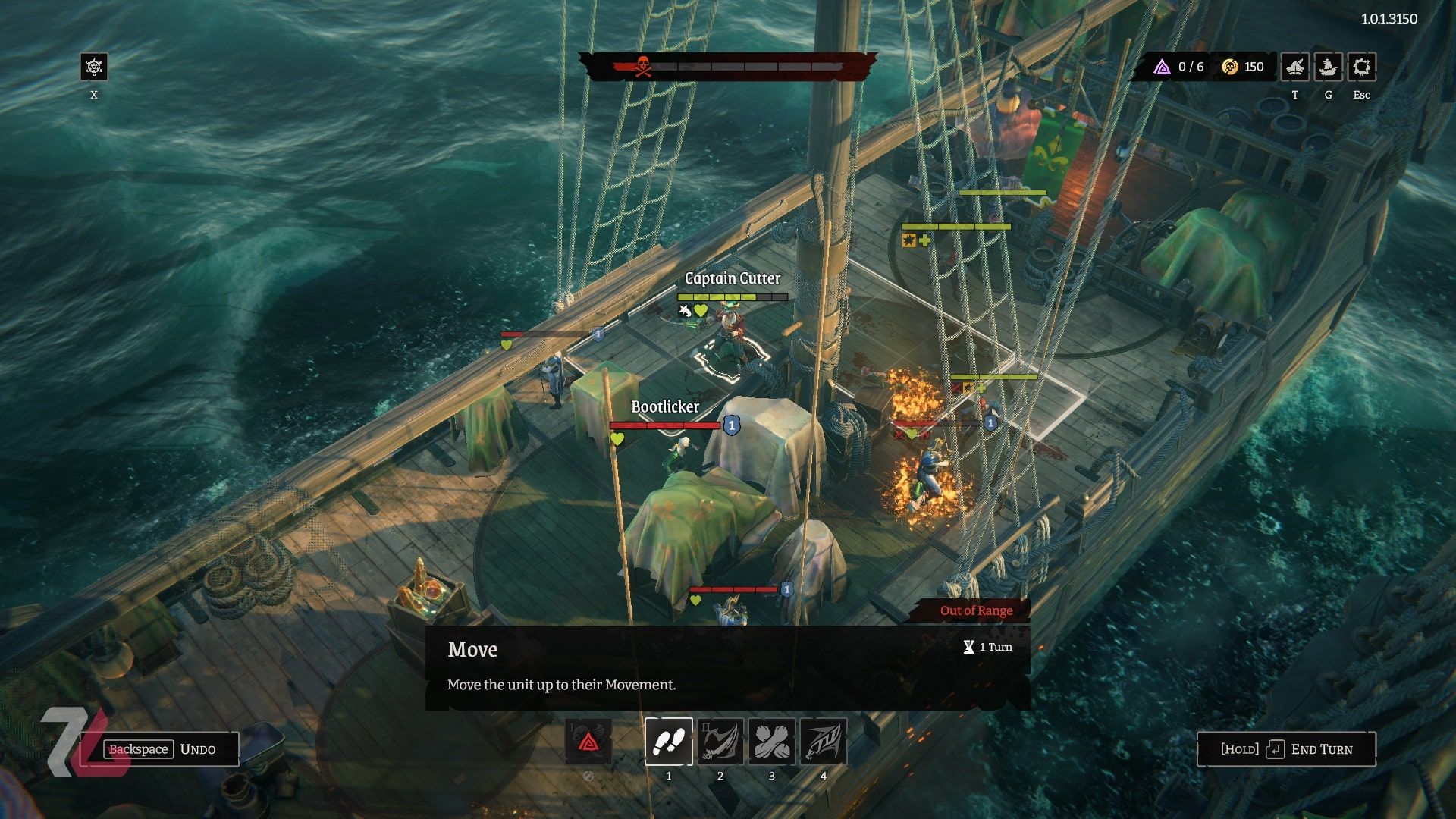Select the Move footprints ability
The image size is (1456, 819).
pos(668,741)
